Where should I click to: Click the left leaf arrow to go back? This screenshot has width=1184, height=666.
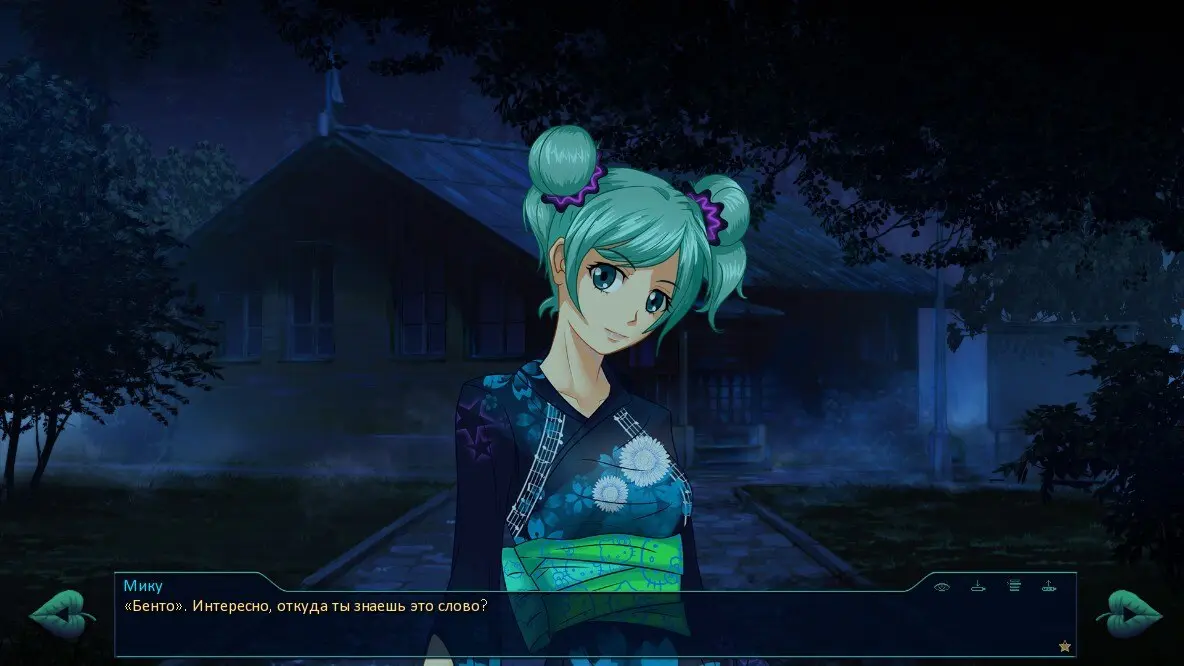61,613
